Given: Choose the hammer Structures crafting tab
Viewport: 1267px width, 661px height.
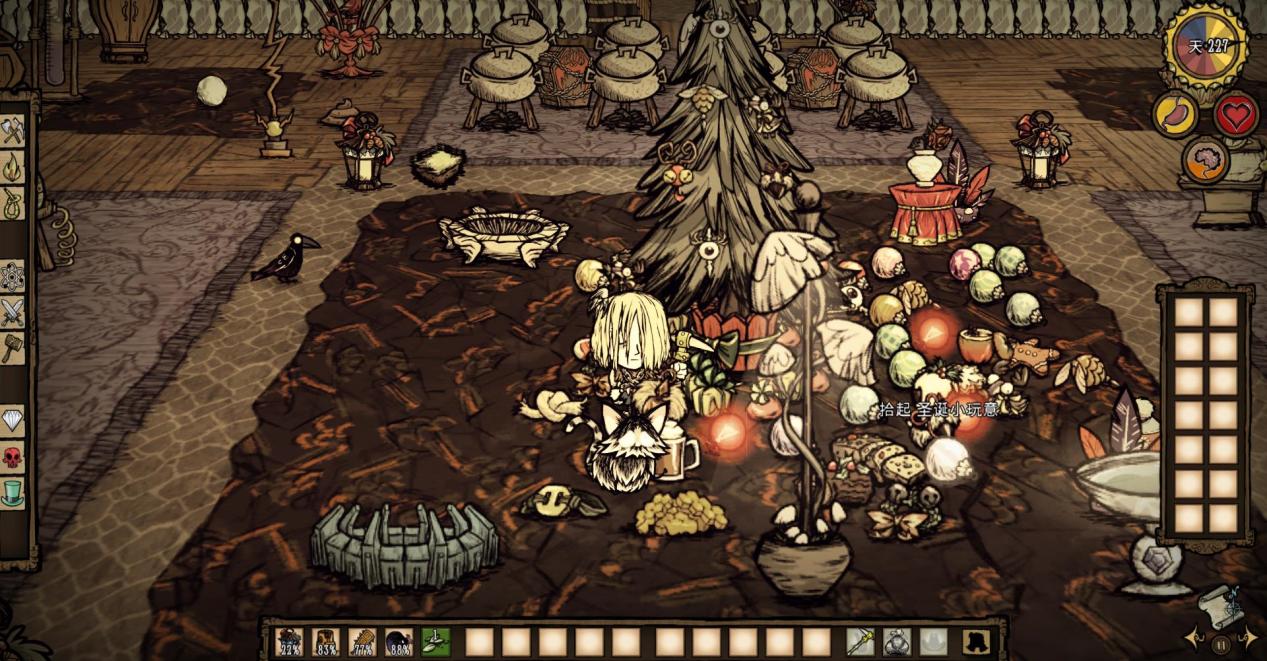Looking at the screenshot, I should 12,347.
